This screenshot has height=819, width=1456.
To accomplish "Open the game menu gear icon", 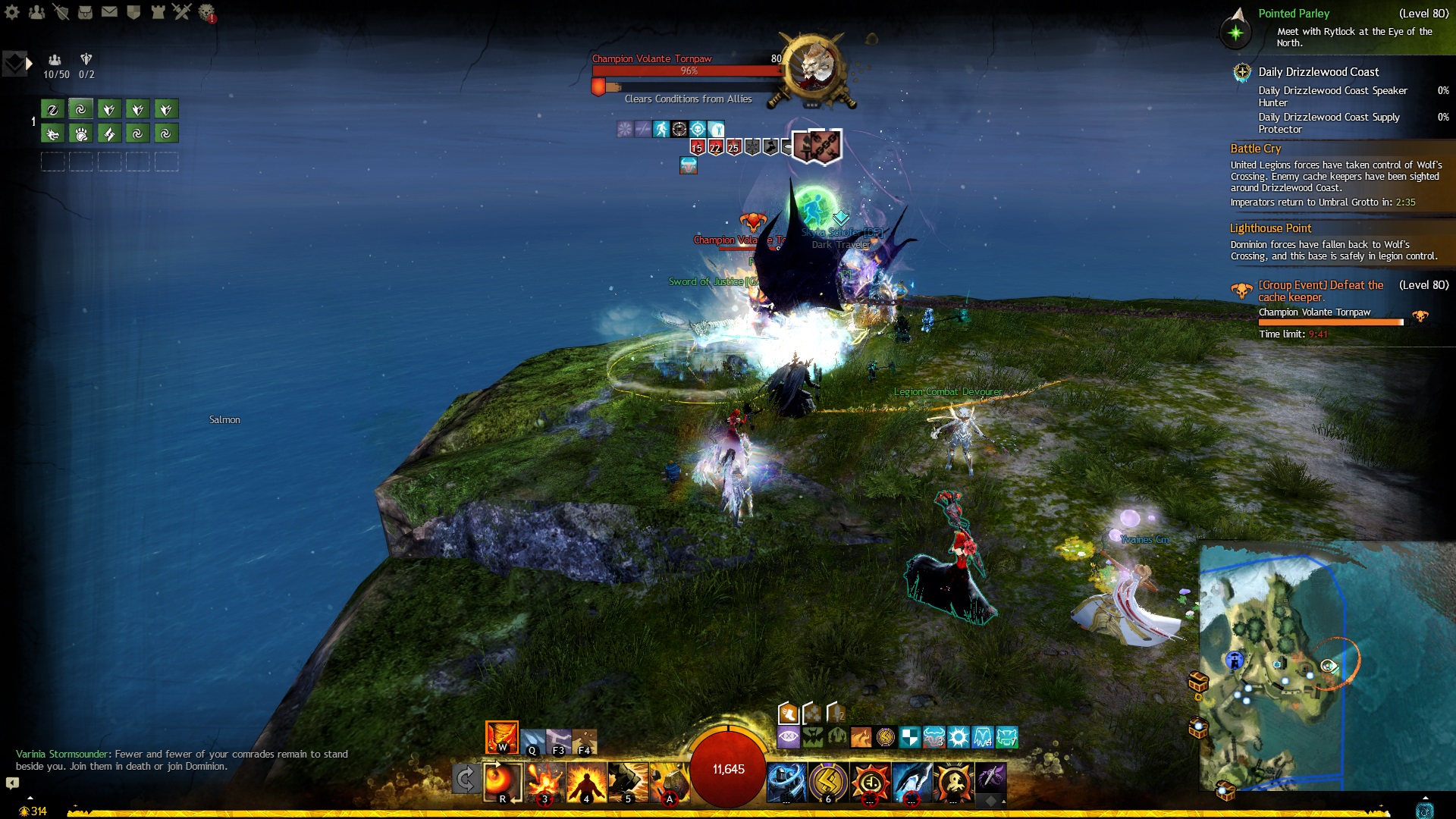I will point(11,11).
